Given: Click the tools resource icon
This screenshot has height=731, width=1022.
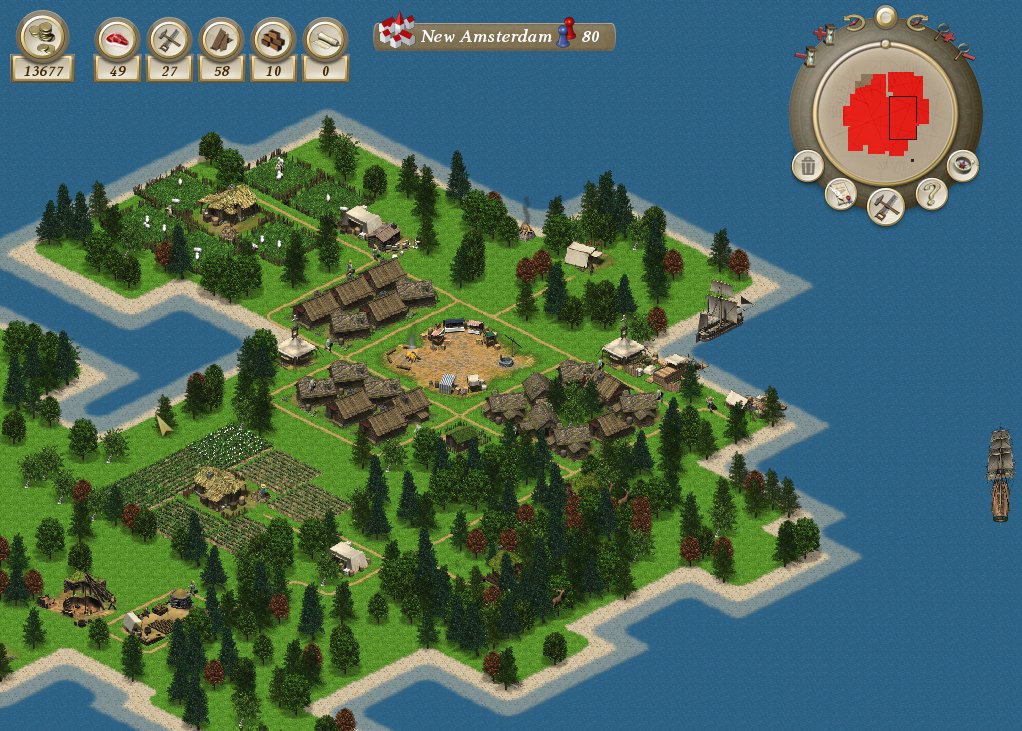Looking at the screenshot, I should tap(169, 40).
